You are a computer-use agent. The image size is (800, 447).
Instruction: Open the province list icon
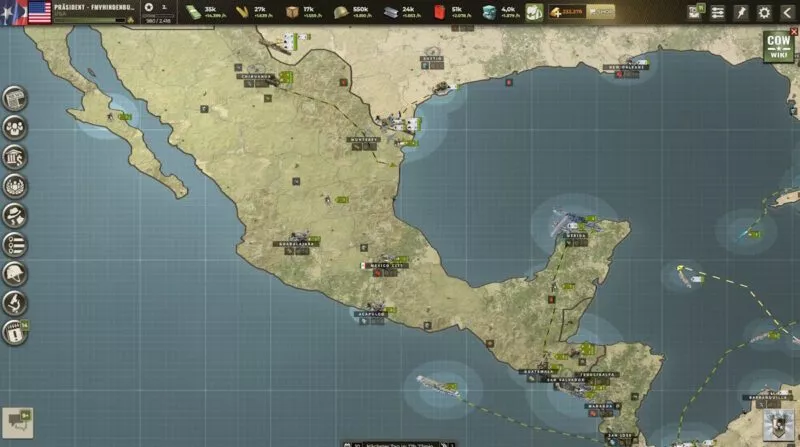pyautogui.click(x=15, y=244)
